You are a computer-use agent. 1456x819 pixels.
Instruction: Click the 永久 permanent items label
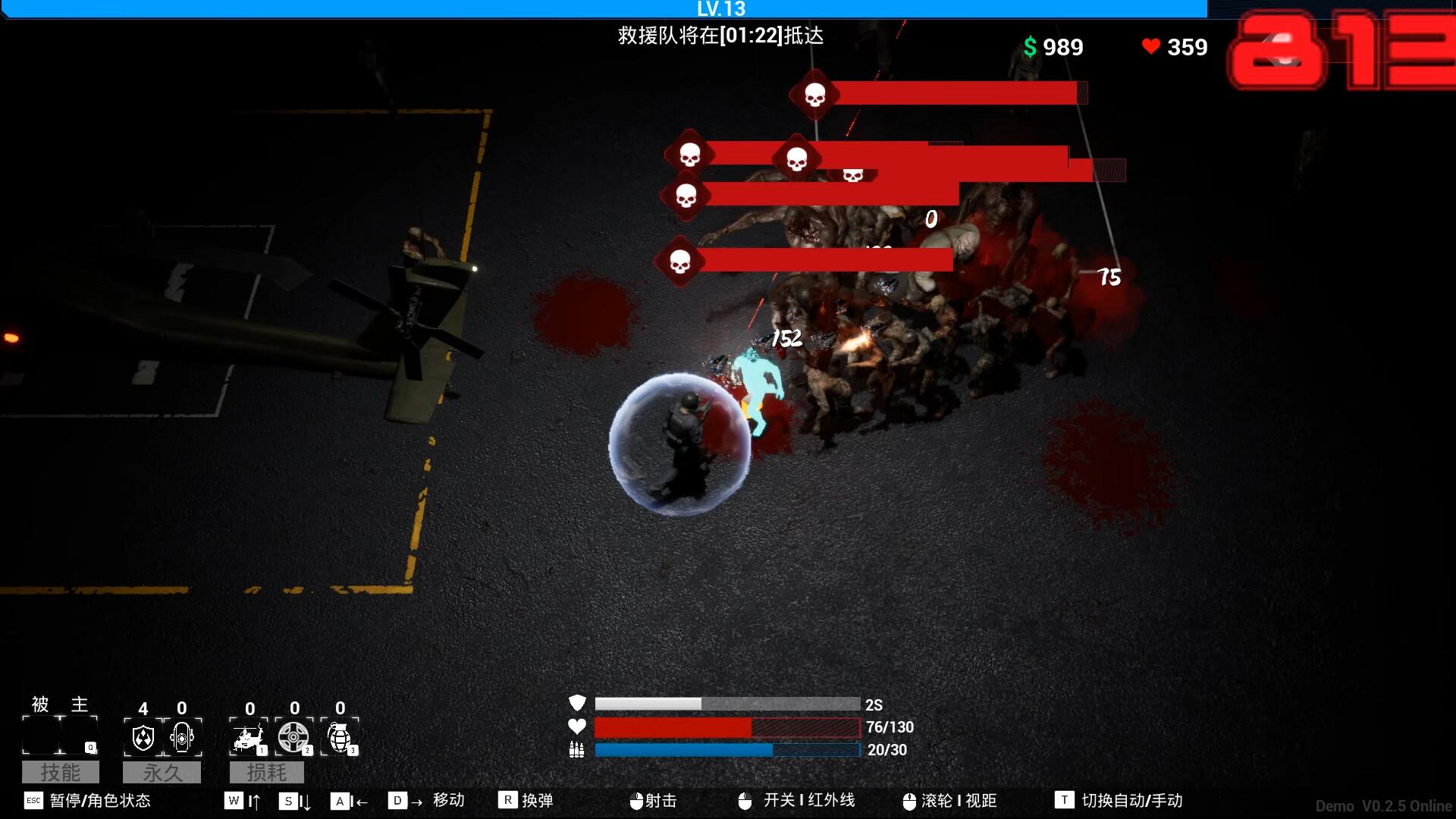coord(162,772)
